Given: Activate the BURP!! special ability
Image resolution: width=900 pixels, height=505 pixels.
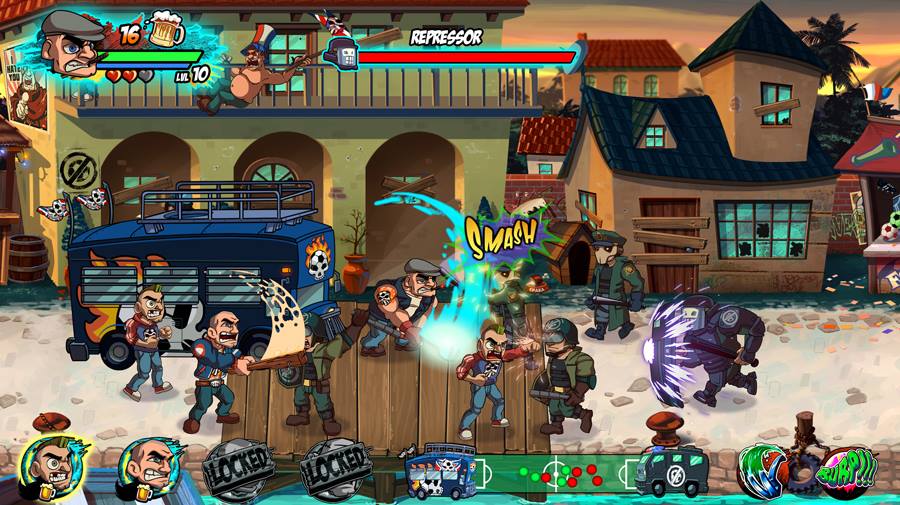Looking at the screenshot, I should [x=848, y=467].
